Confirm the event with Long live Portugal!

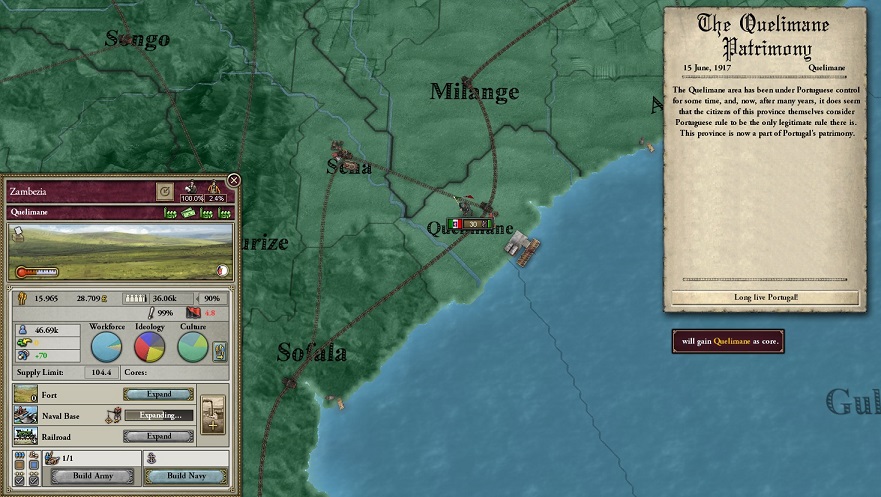(x=766, y=297)
